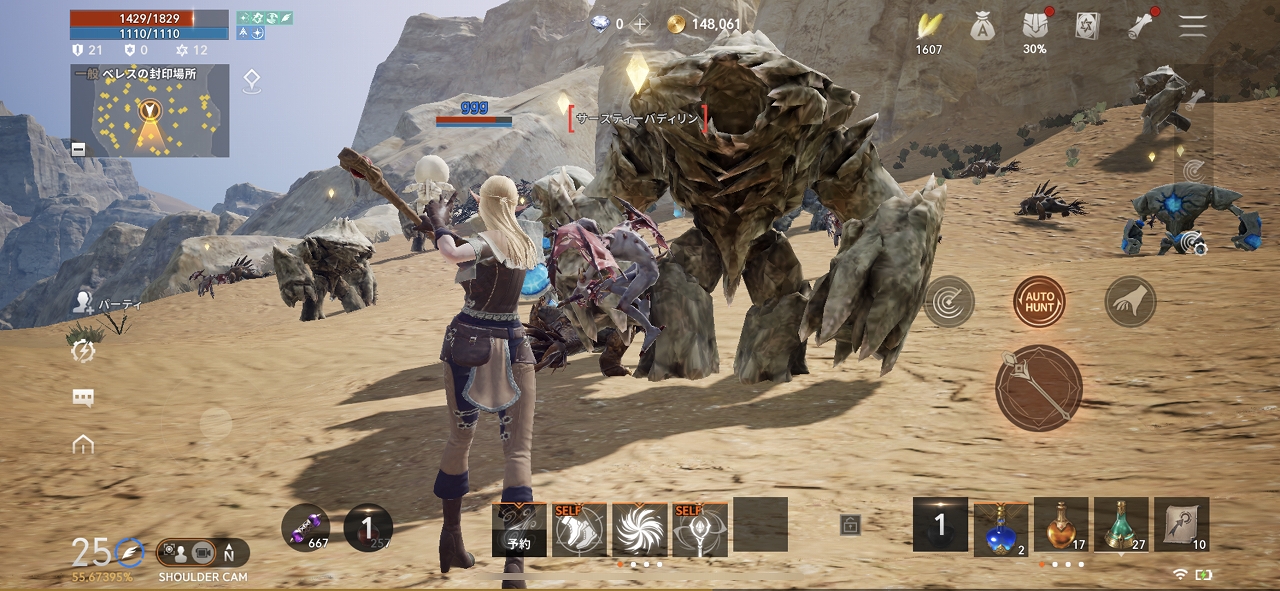Screen dimensions: 1280x591
Task: Tap the grab hand interaction button
Action: point(1130,301)
